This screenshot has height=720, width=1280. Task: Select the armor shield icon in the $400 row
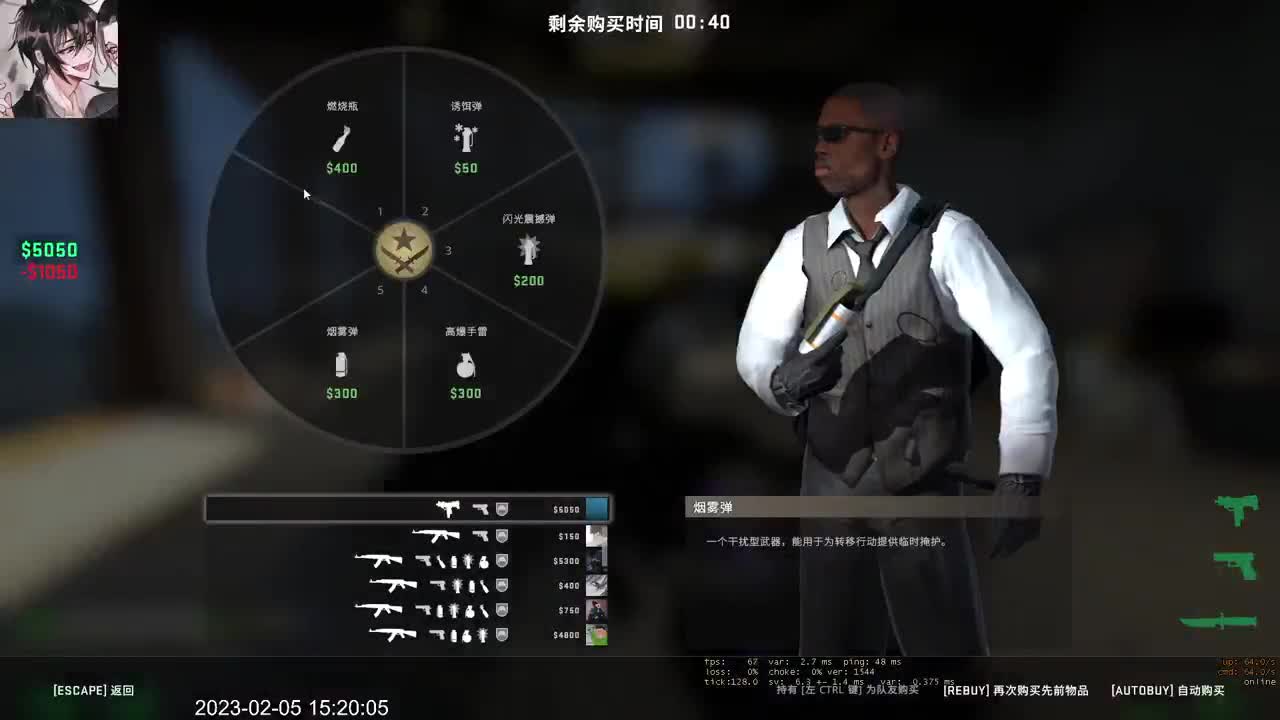pyautogui.click(x=501, y=585)
